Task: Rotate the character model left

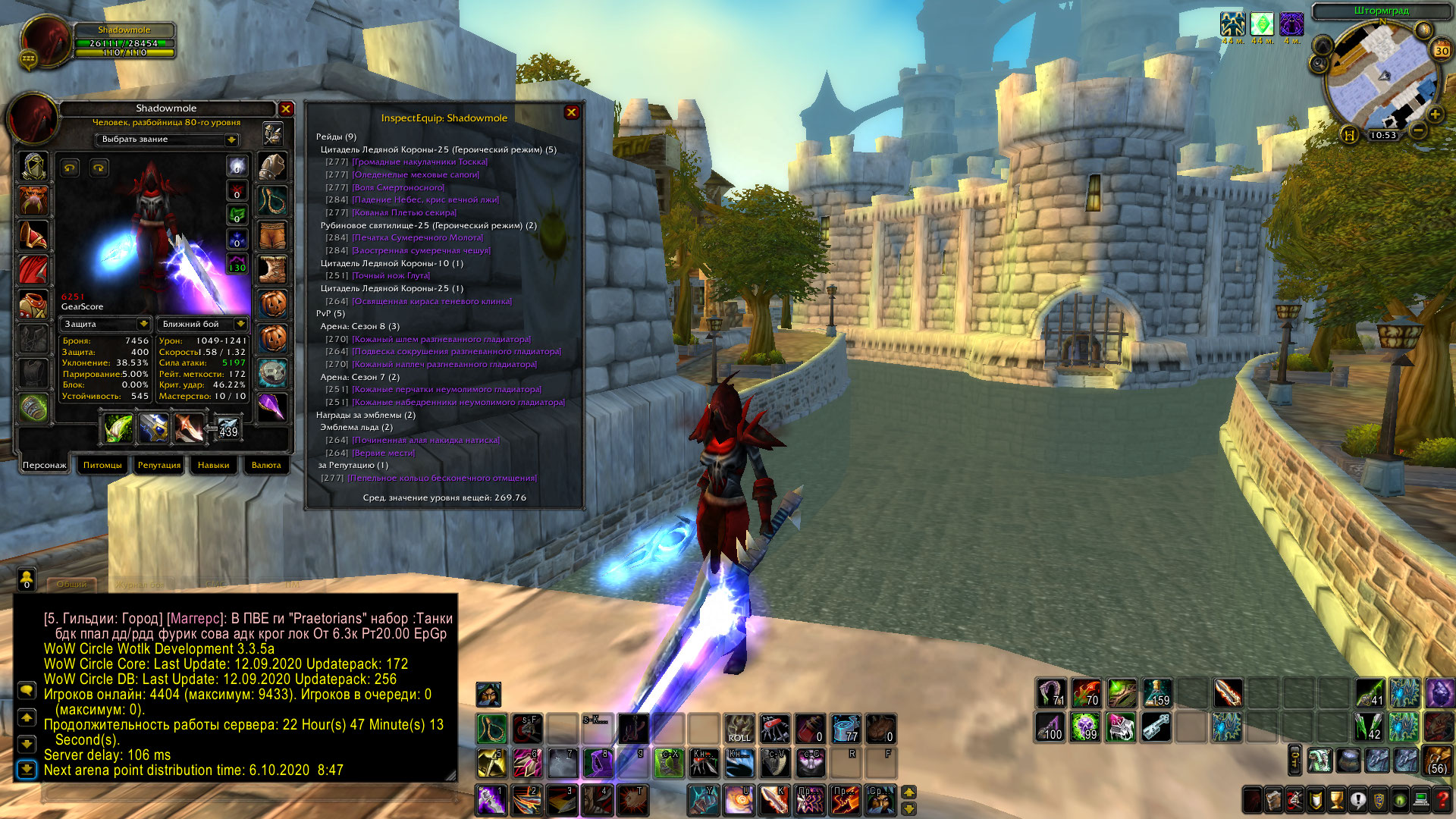Action: [x=71, y=168]
